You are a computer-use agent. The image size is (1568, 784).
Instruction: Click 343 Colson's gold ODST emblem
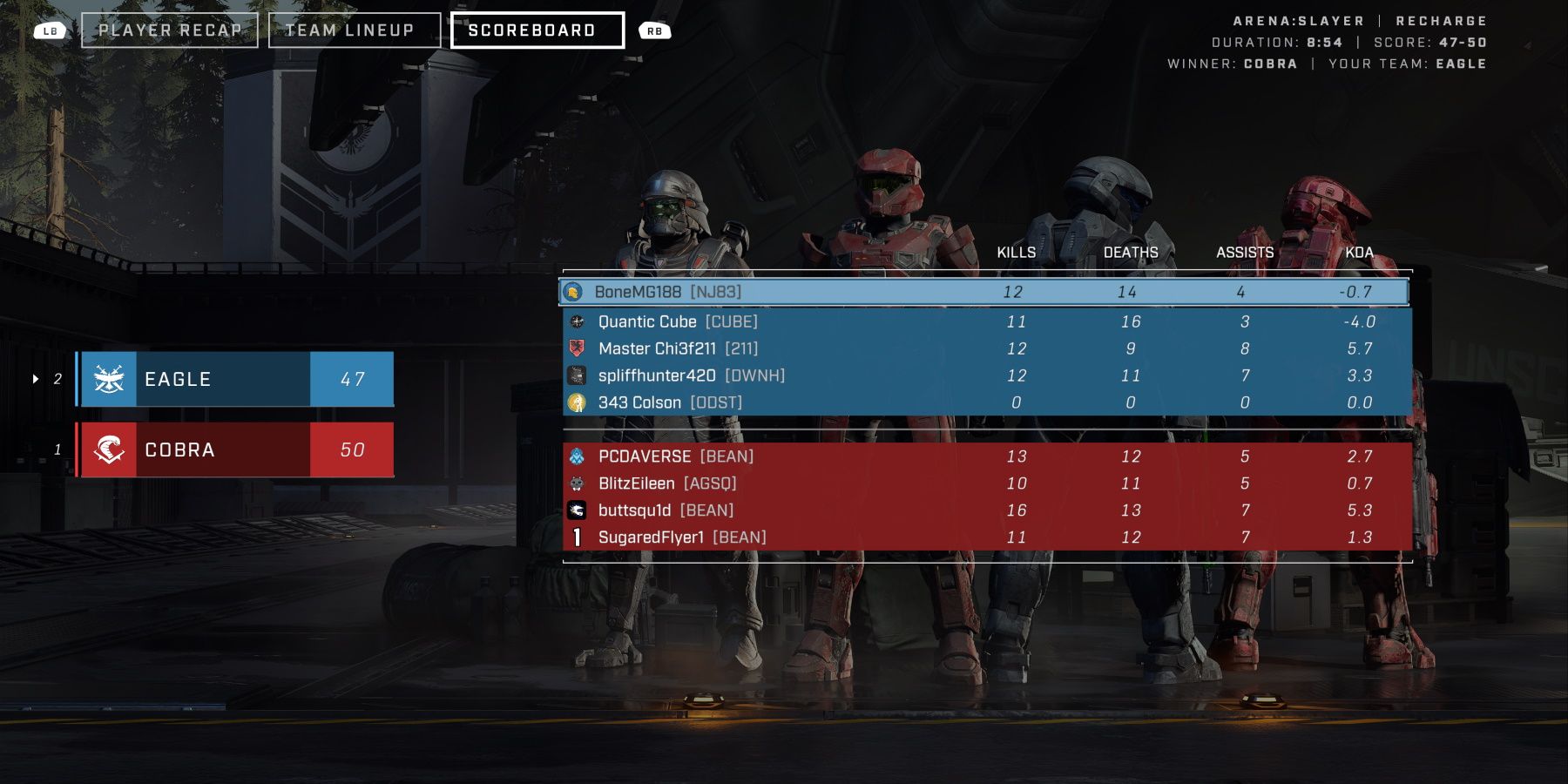(576, 402)
